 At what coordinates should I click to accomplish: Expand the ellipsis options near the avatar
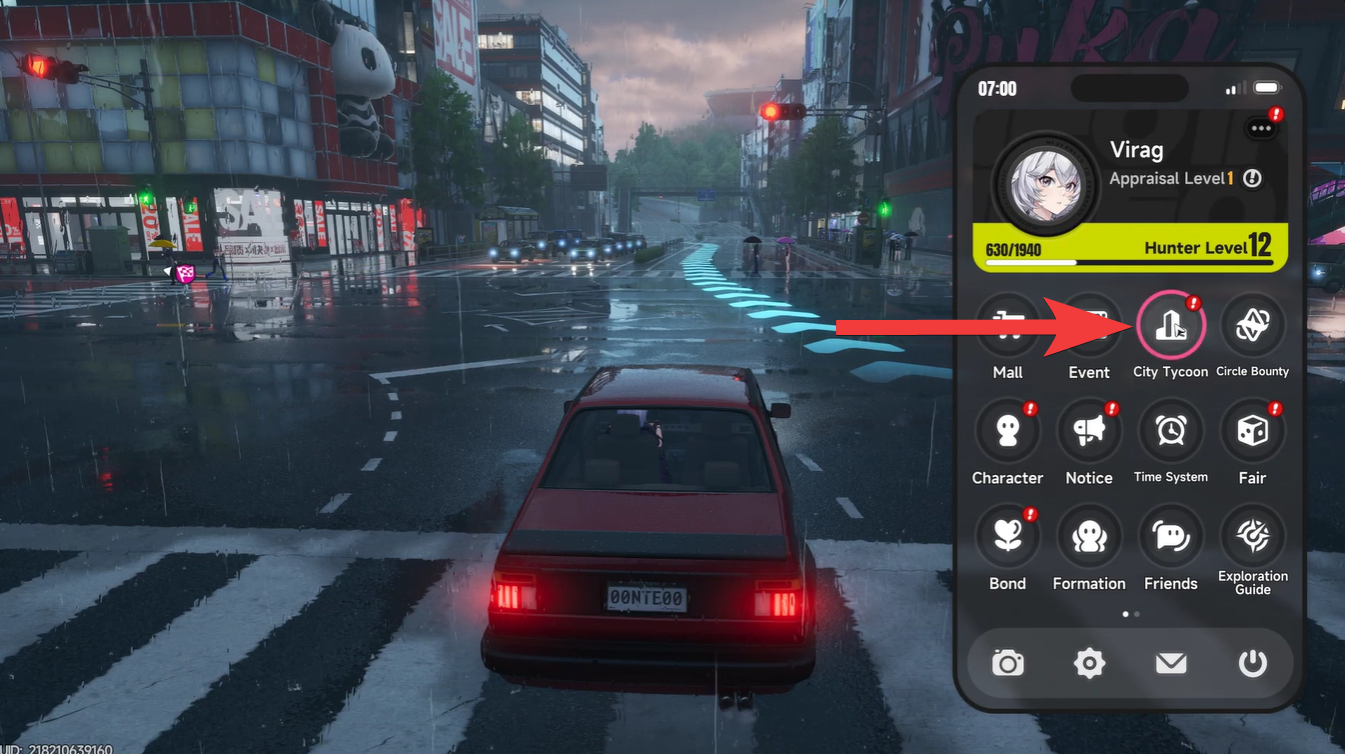coord(1258,127)
